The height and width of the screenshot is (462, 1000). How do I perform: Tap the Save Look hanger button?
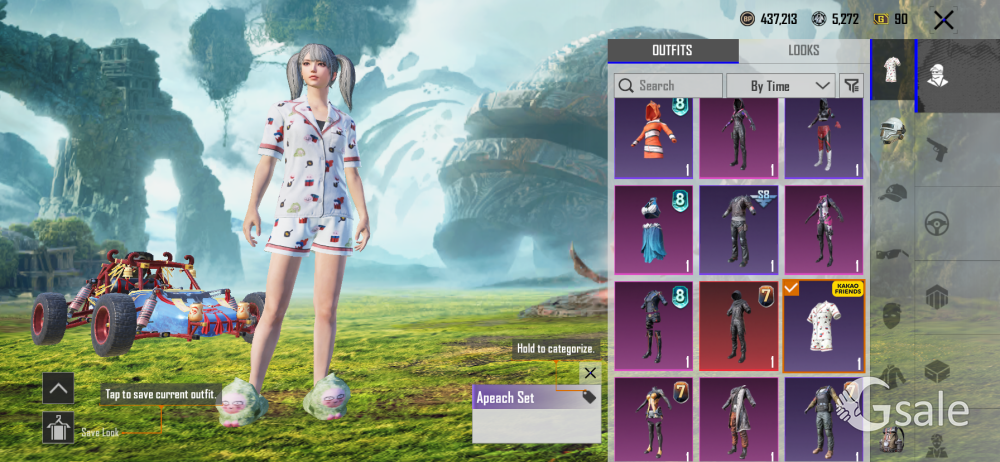(58, 427)
